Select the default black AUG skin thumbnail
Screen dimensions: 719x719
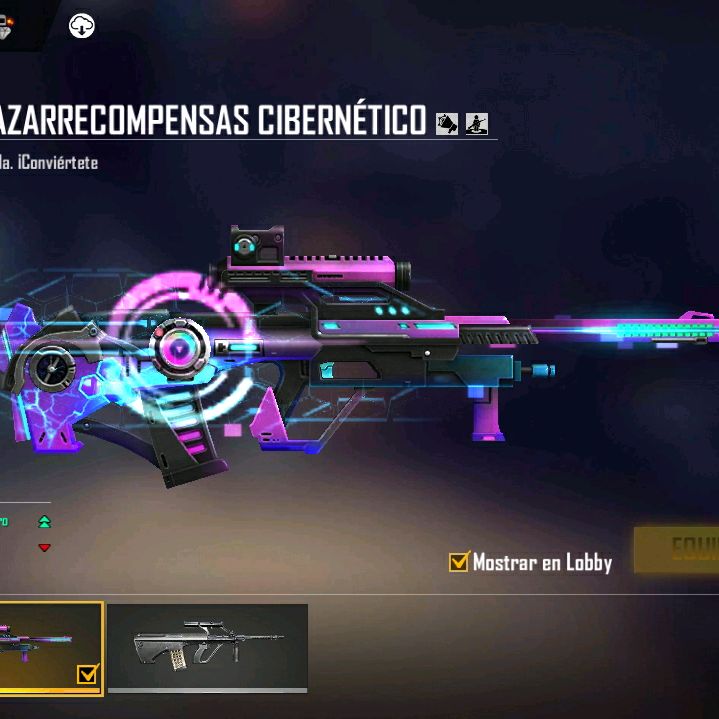[x=207, y=647]
